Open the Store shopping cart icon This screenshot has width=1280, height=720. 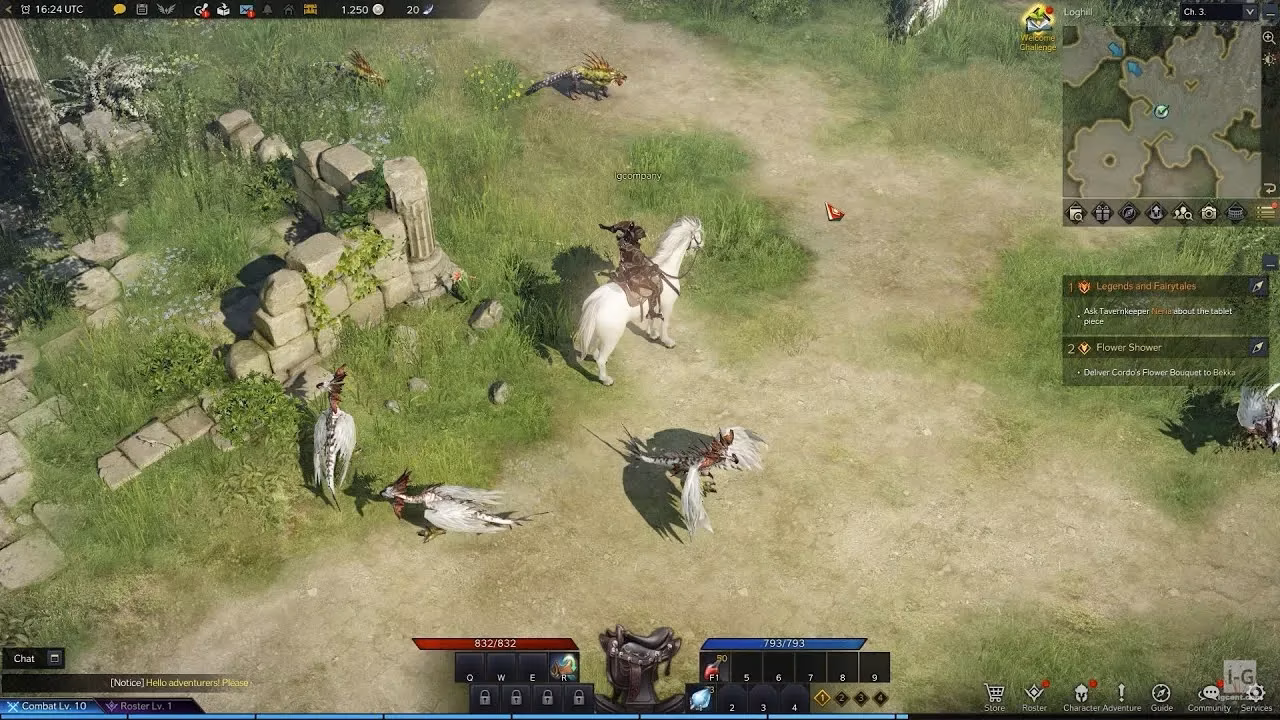(x=995, y=693)
